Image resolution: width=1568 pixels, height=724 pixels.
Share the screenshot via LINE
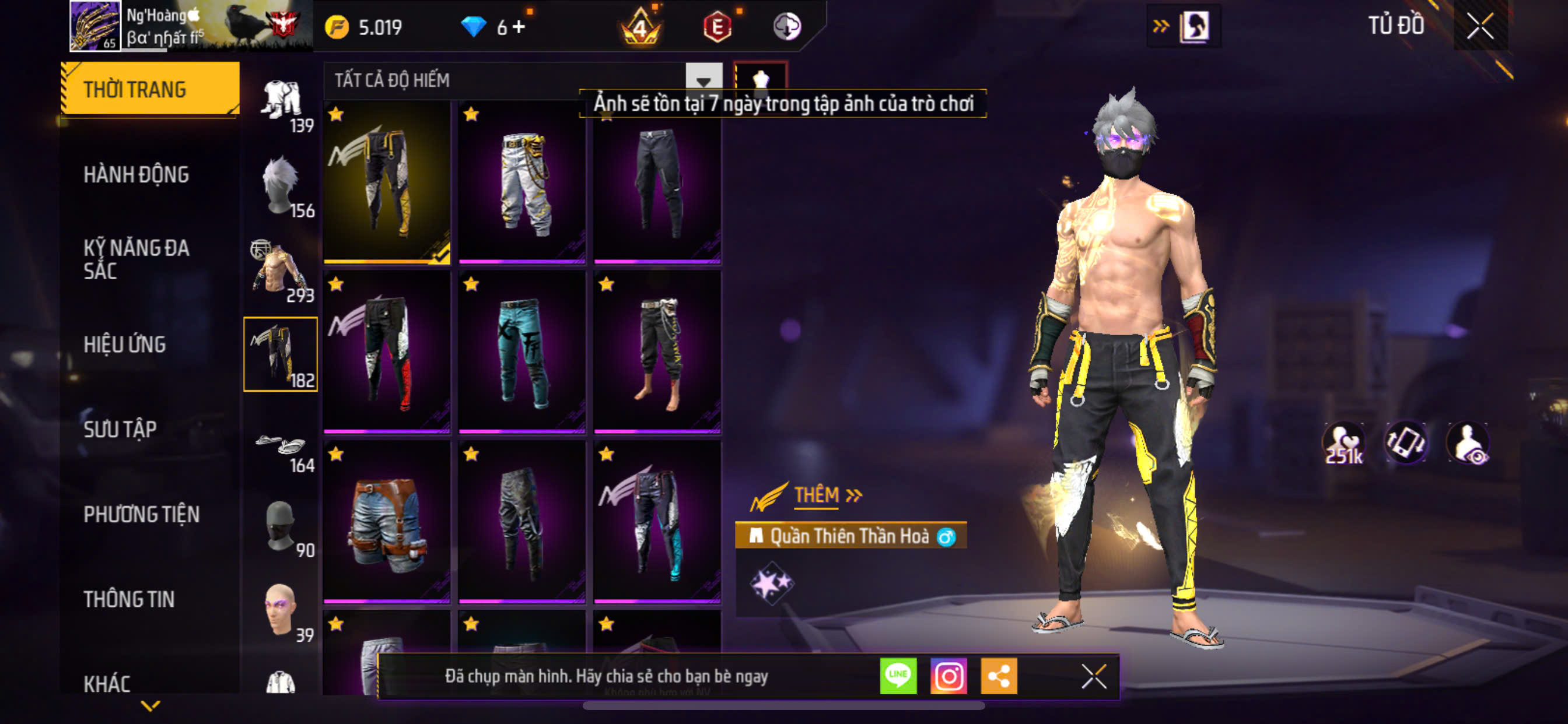click(x=898, y=676)
